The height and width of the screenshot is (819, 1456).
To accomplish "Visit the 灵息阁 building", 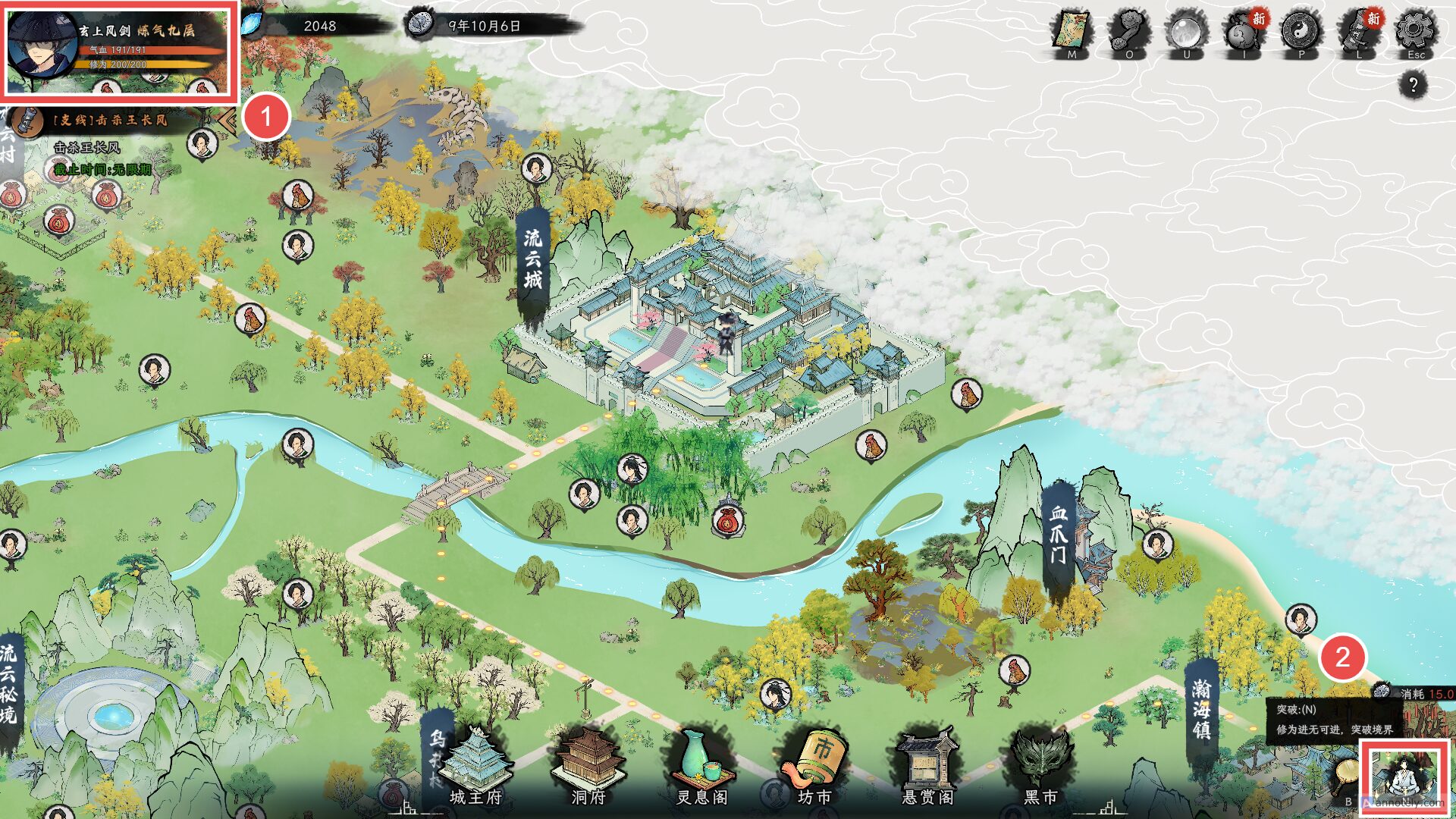I will 702,766.
